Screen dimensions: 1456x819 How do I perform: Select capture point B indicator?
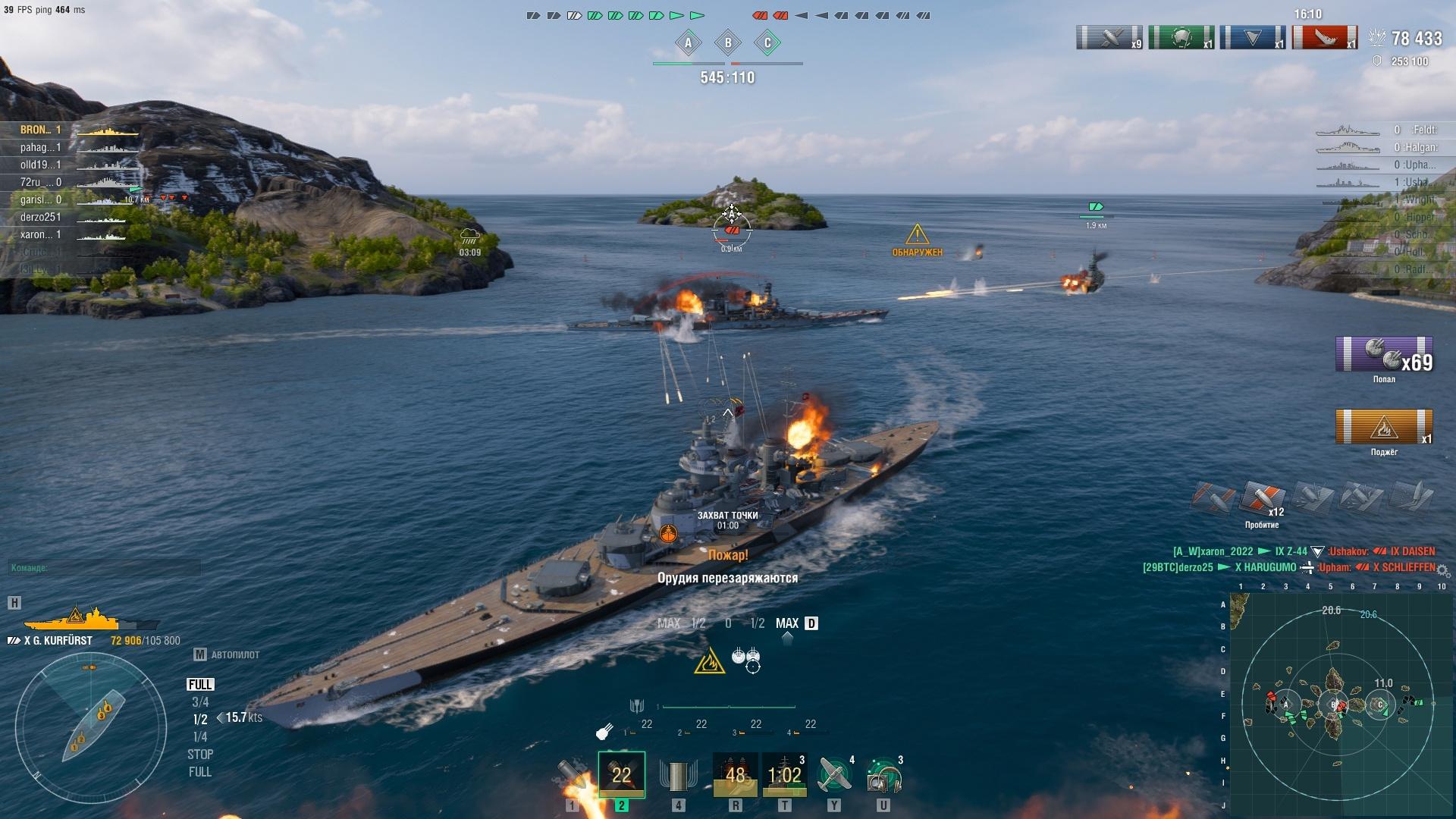click(728, 43)
